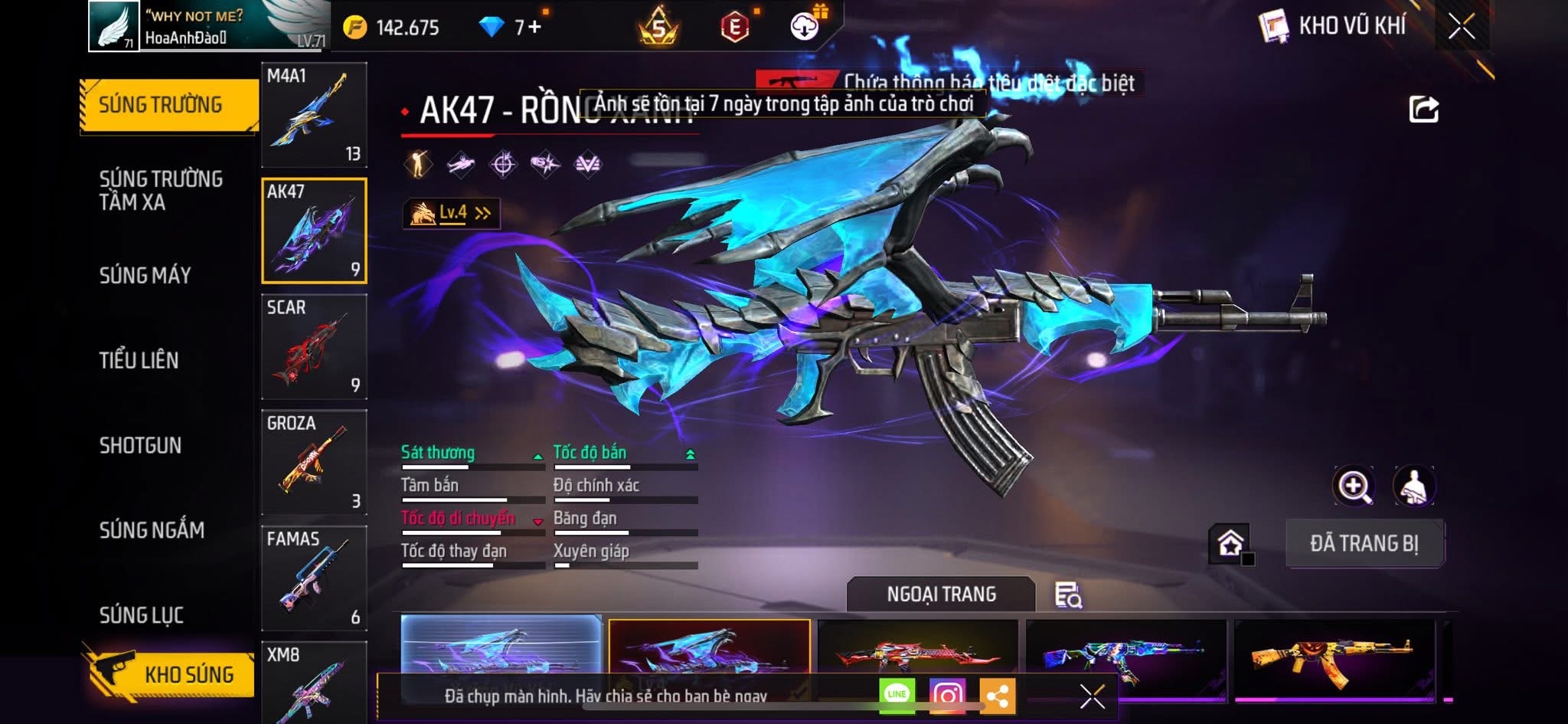The width and height of the screenshot is (1568, 724).
Task: Share the AK47 skin via share icon
Action: [1423, 110]
